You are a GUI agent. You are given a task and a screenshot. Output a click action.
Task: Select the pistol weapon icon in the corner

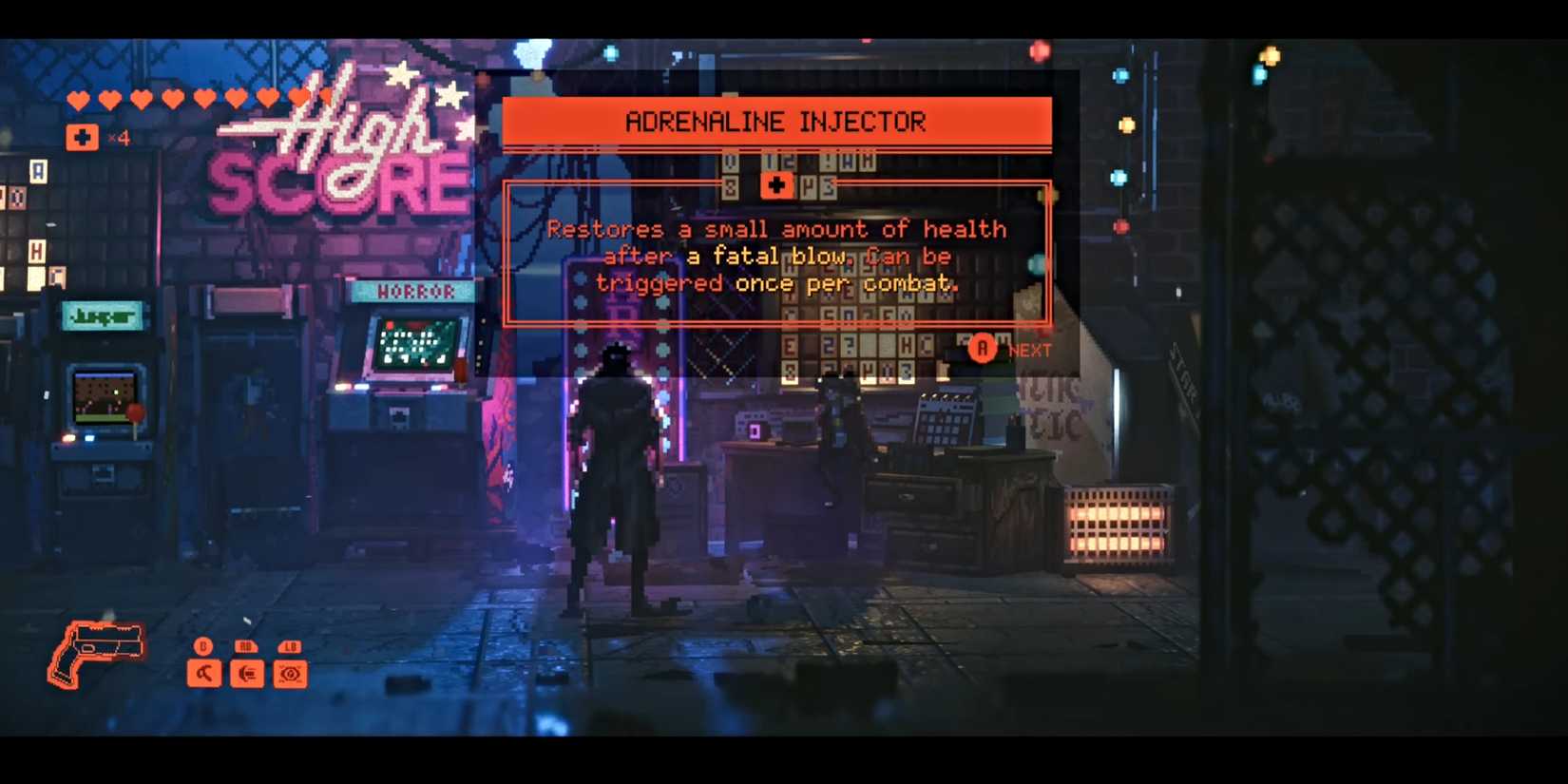click(98, 652)
